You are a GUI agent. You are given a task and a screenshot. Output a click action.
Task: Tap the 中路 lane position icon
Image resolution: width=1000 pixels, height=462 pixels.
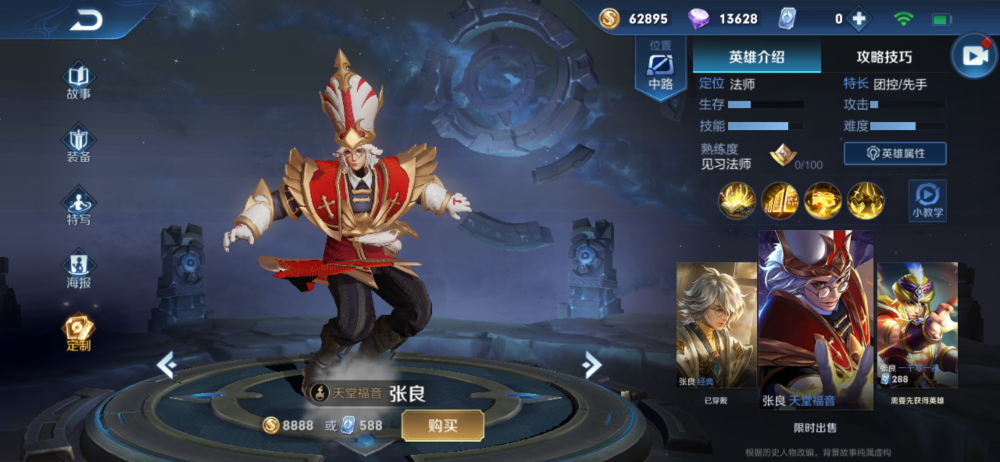pos(661,70)
